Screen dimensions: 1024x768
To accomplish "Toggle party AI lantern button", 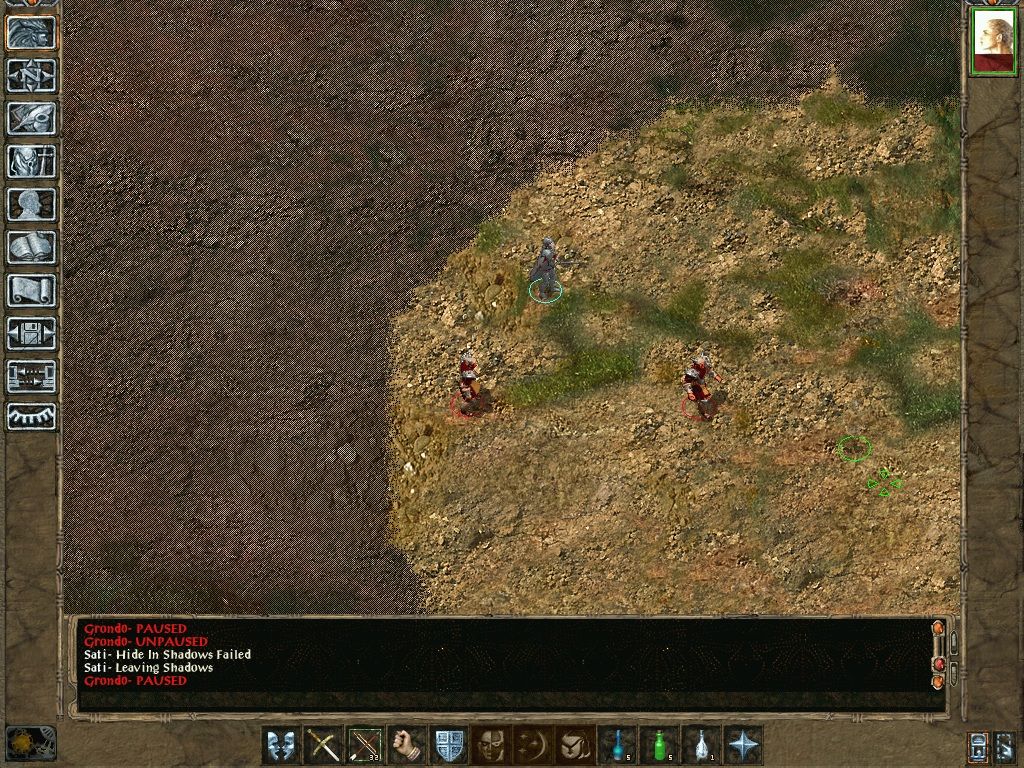I will 980,746.
